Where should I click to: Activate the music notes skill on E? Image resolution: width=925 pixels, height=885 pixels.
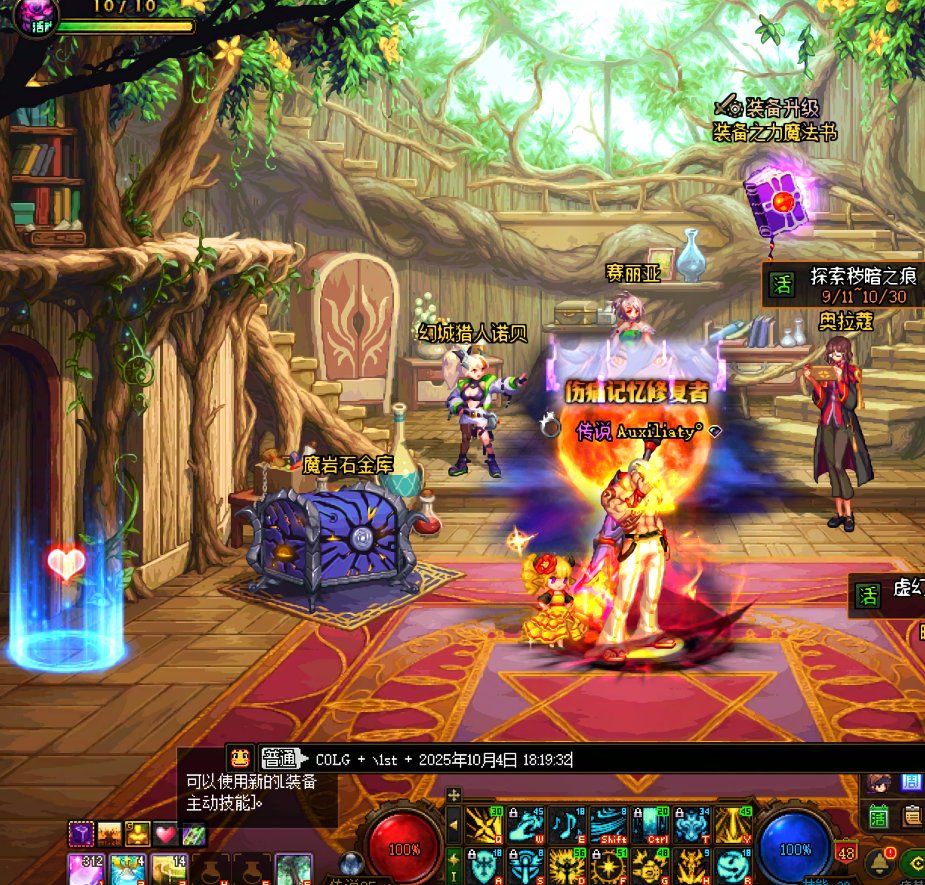(566, 825)
